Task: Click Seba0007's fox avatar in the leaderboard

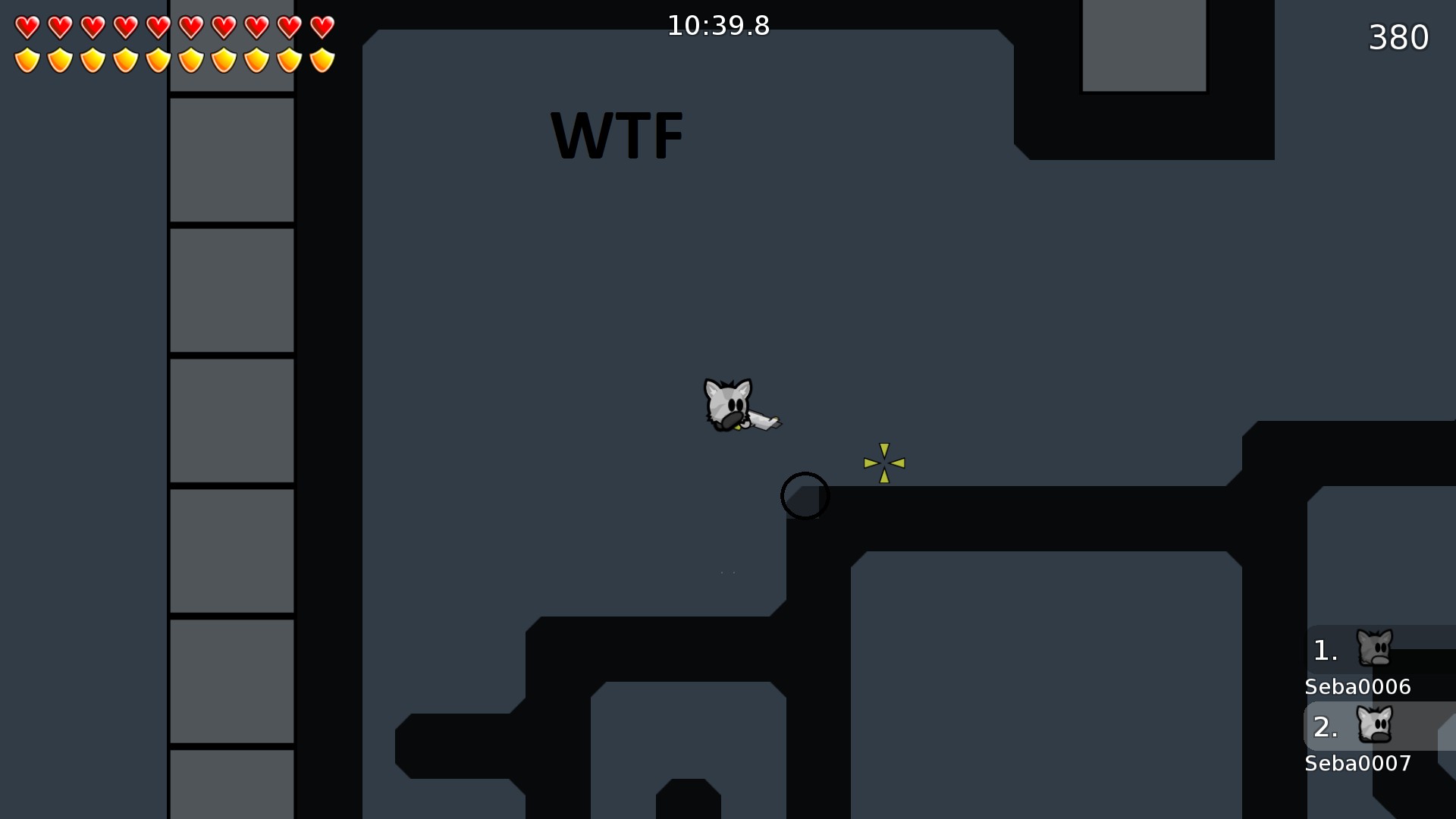Action: click(x=1376, y=726)
